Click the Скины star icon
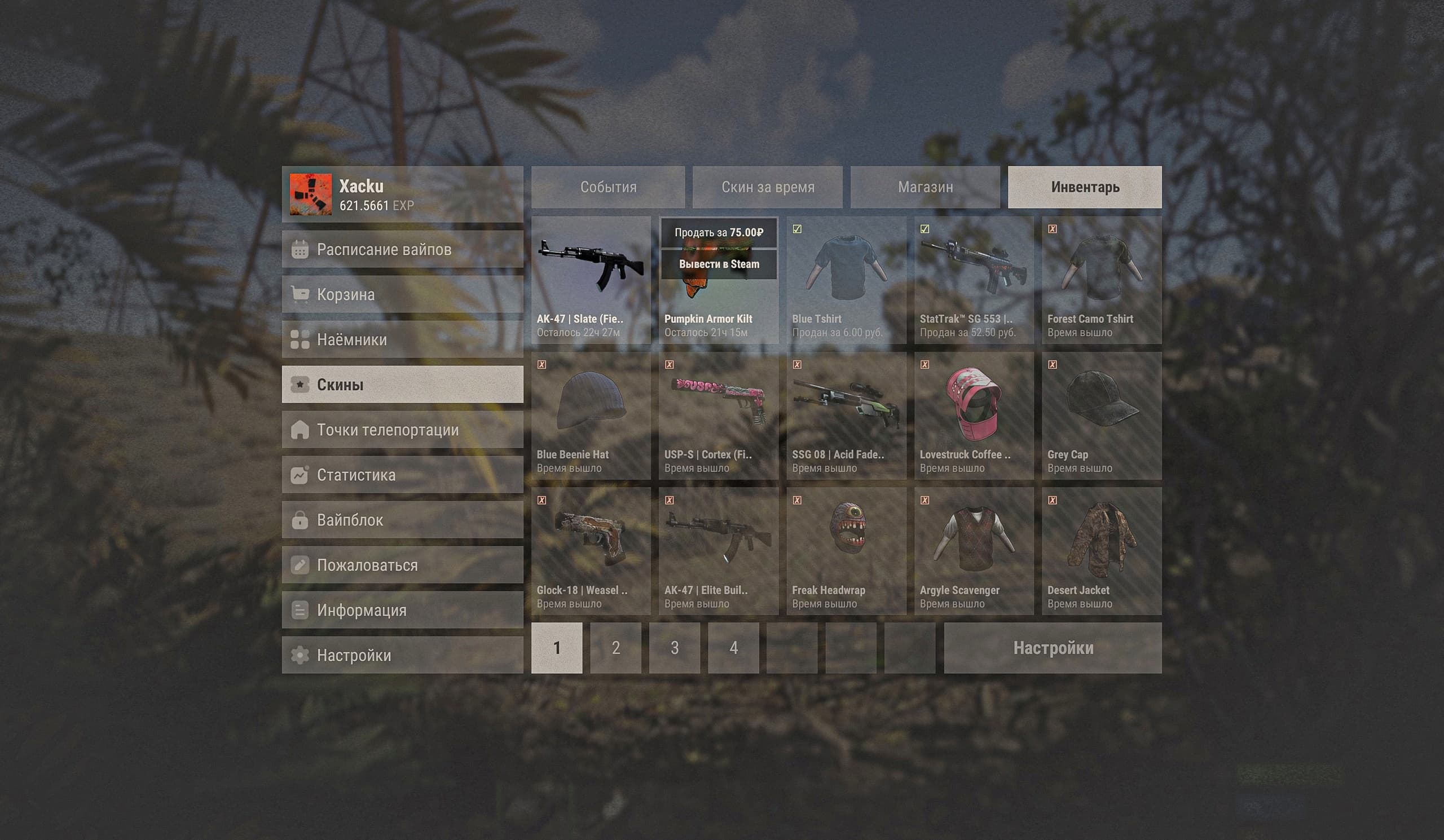The width and height of the screenshot is (1444, 840). tap(300, 384)
